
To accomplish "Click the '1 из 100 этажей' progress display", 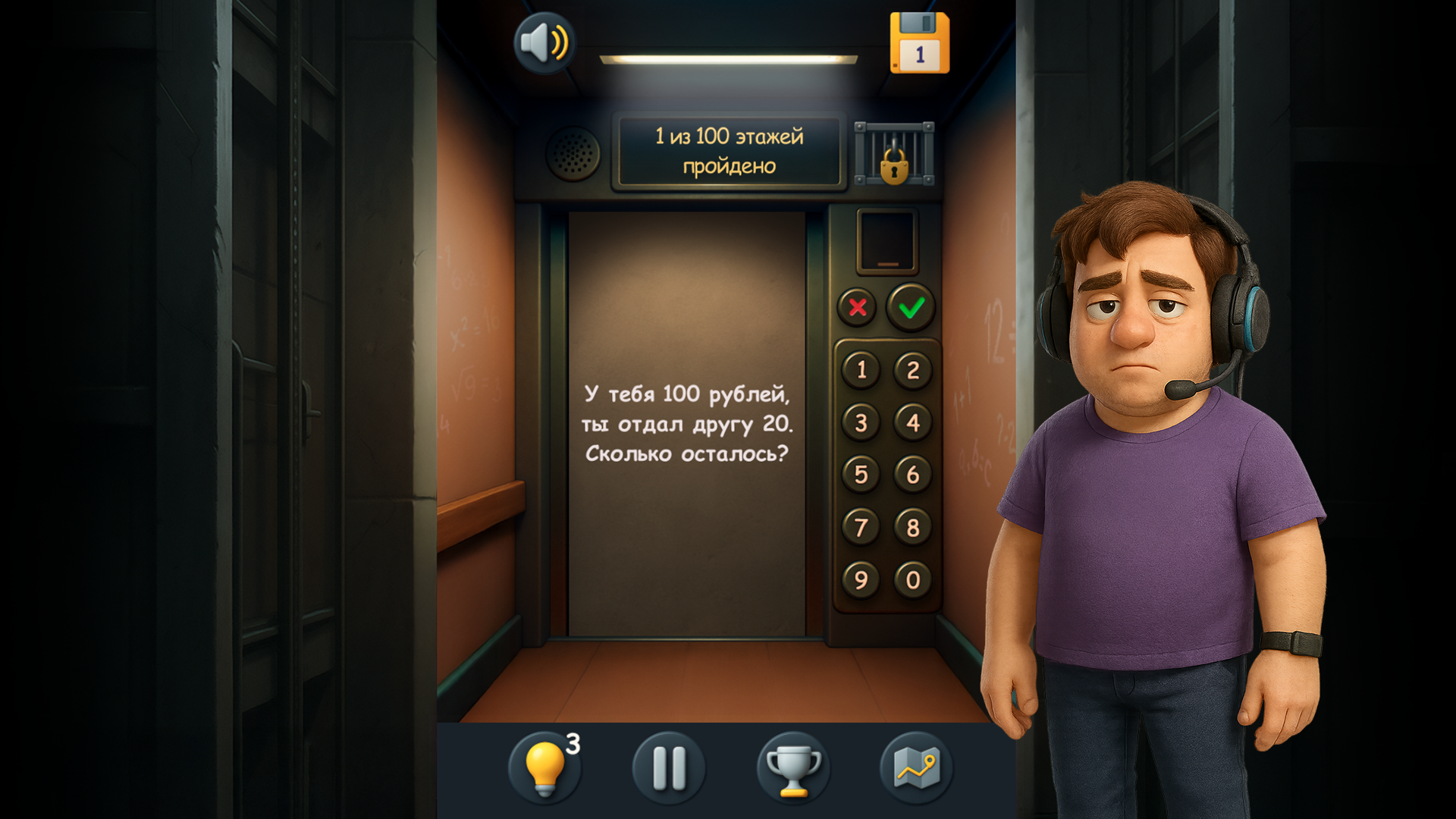I will pyautogui.click(x=729, y=149).
